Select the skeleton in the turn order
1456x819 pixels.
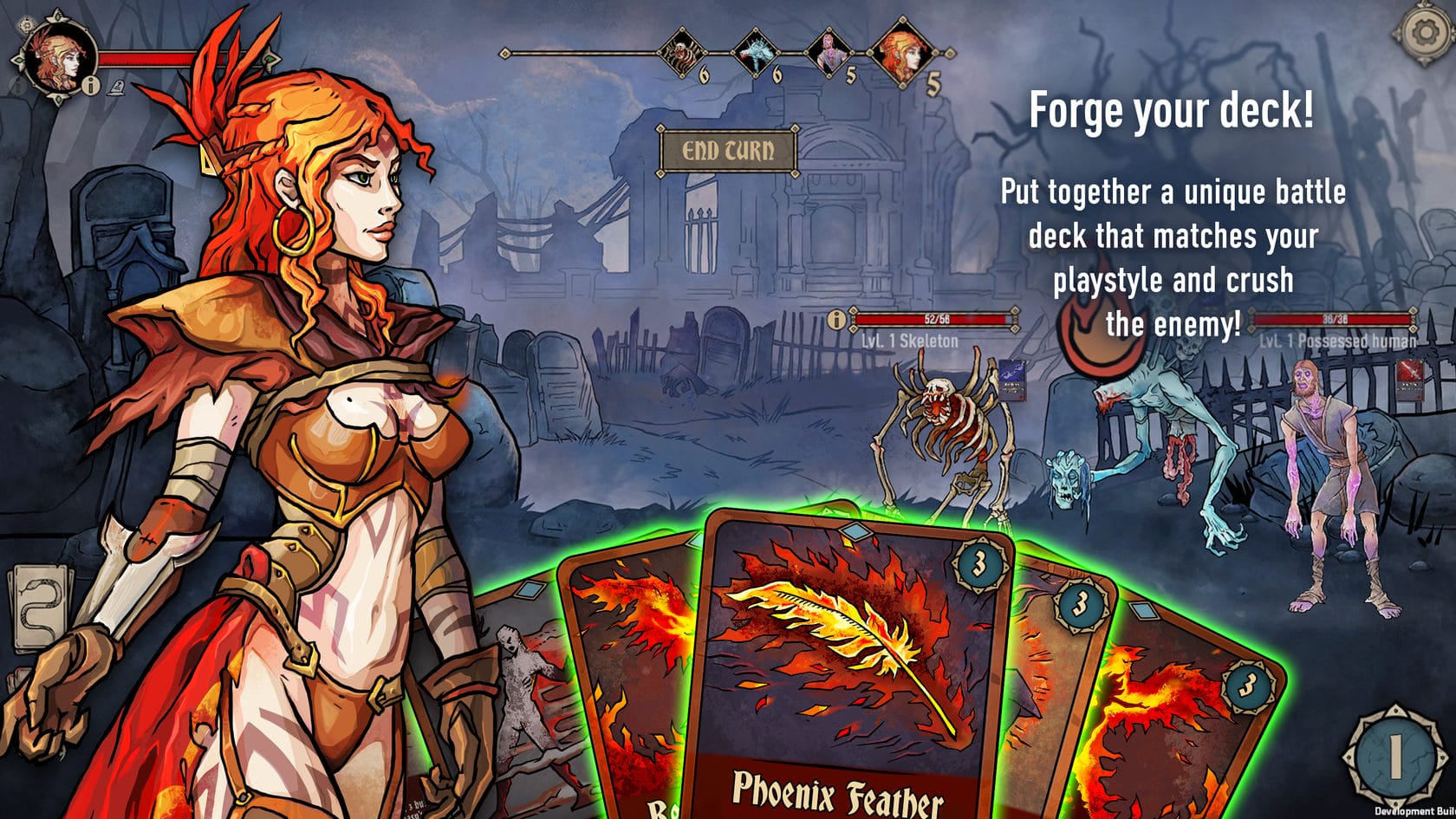680,54
